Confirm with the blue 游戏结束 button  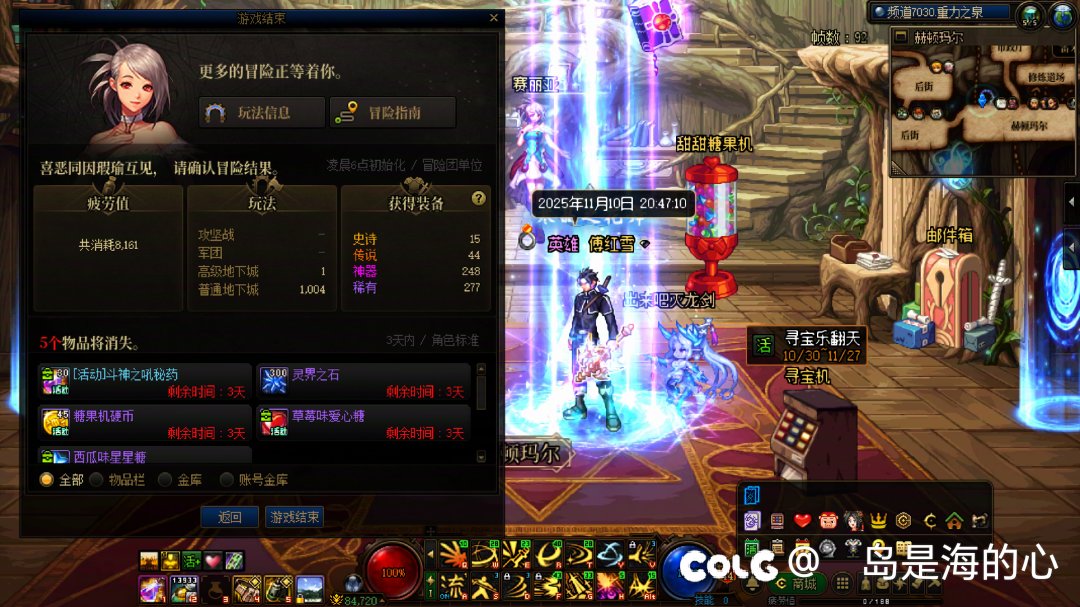(x=294, y=517)
